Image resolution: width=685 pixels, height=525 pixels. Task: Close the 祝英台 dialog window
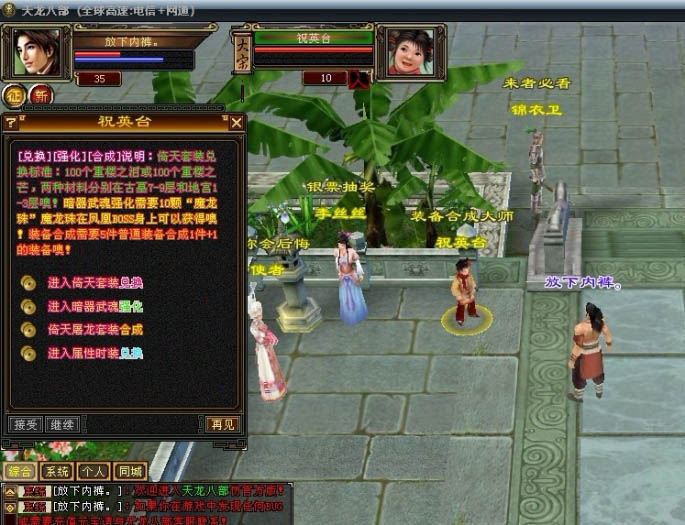tap(237, 122)
